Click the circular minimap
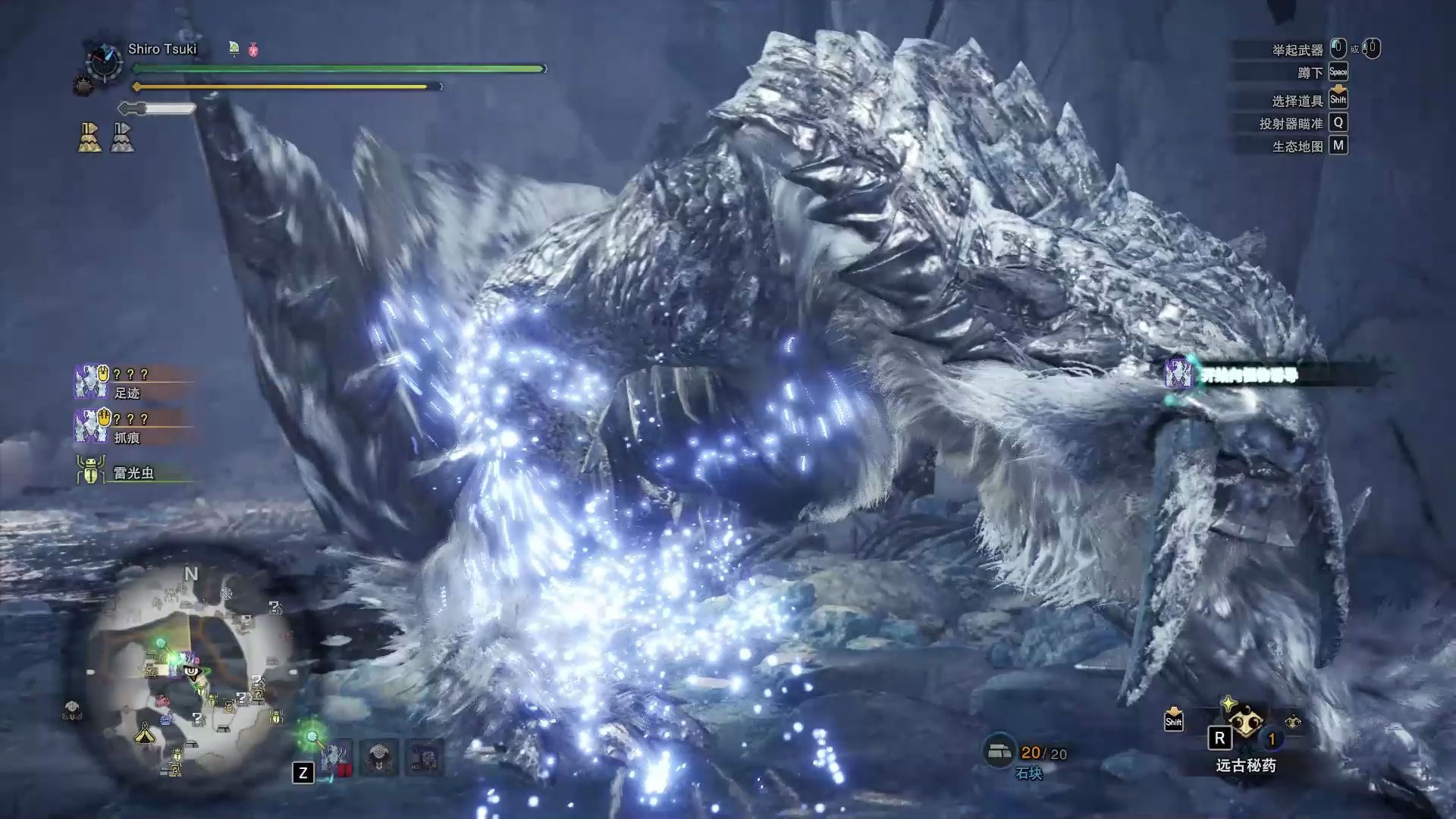Viewport: 1456px width, 819px height. coord(190,667)
